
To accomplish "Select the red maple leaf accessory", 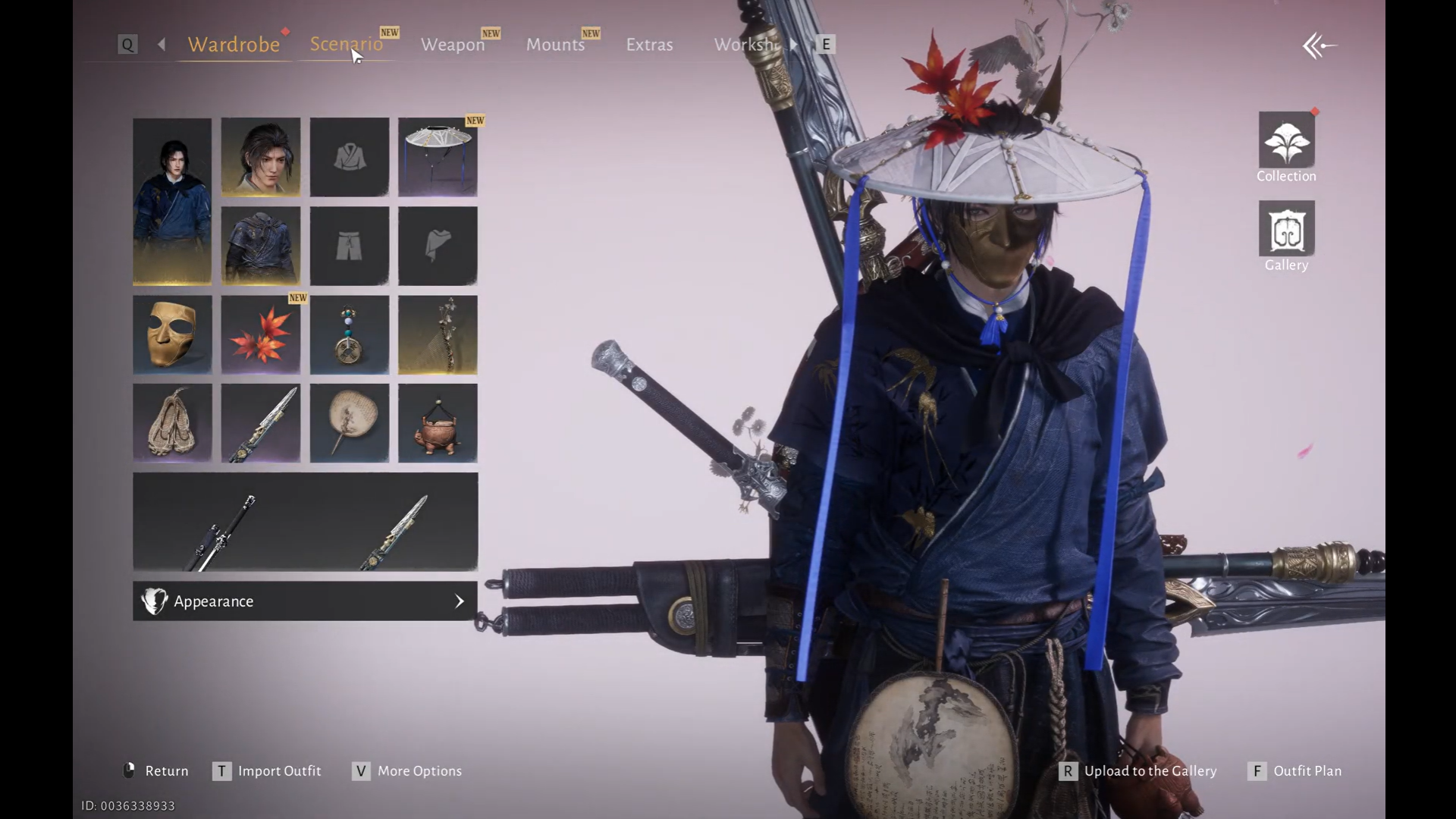I will [x=260, y=334].
